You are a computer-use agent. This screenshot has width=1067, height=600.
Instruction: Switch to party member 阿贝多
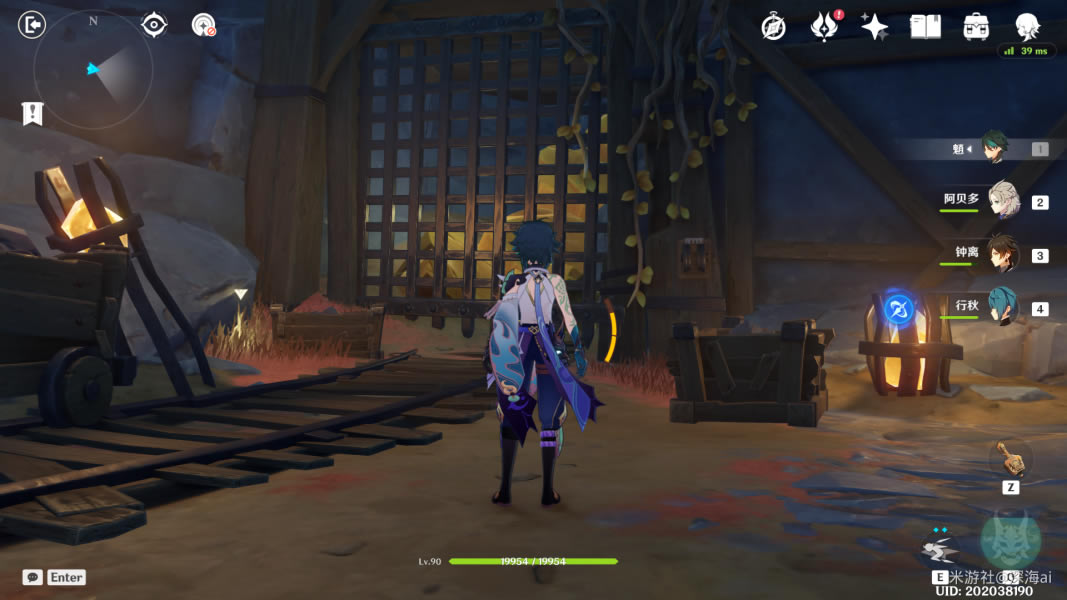[x=1002, y=201]
